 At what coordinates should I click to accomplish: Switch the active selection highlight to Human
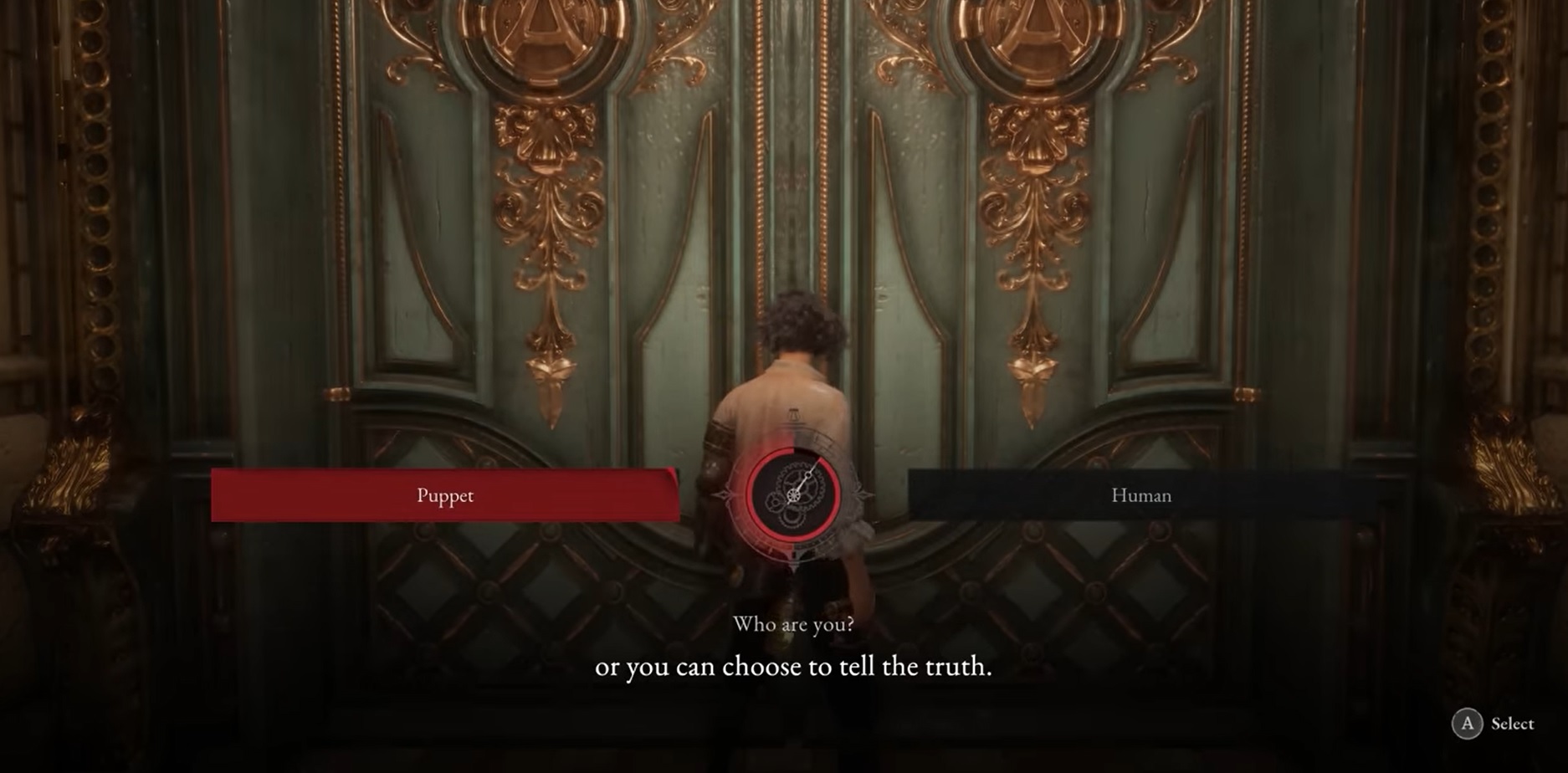[x=1140, y=495]
